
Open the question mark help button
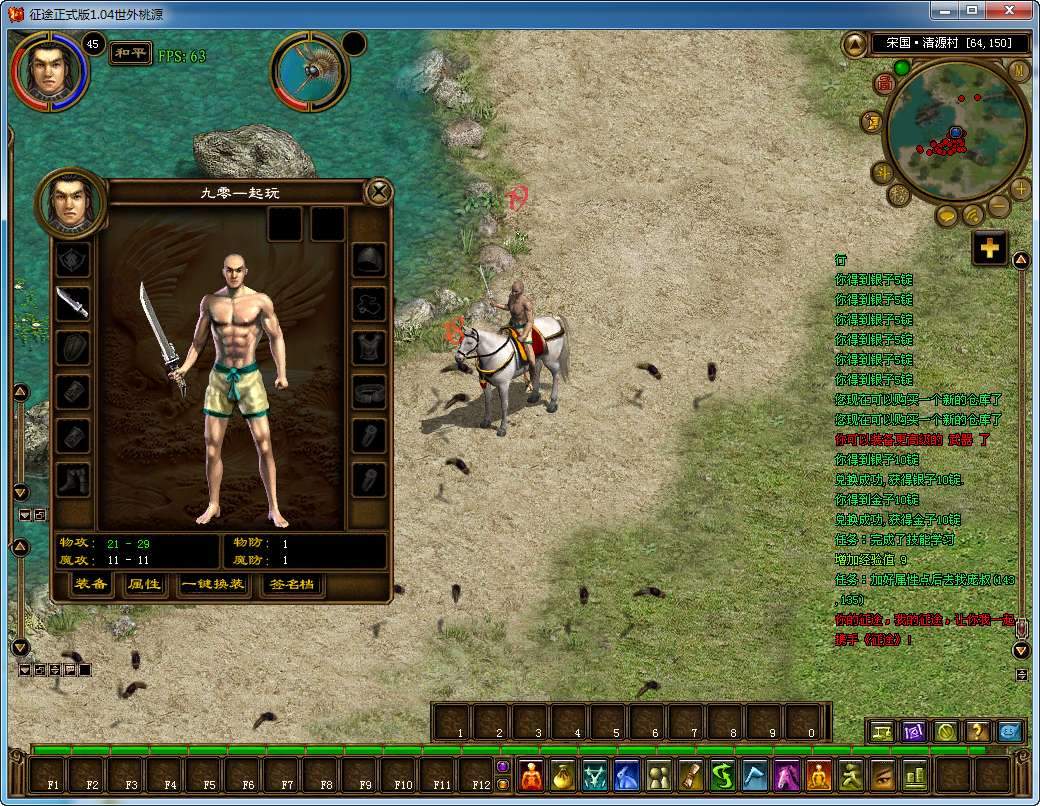(x=977, y=731)
